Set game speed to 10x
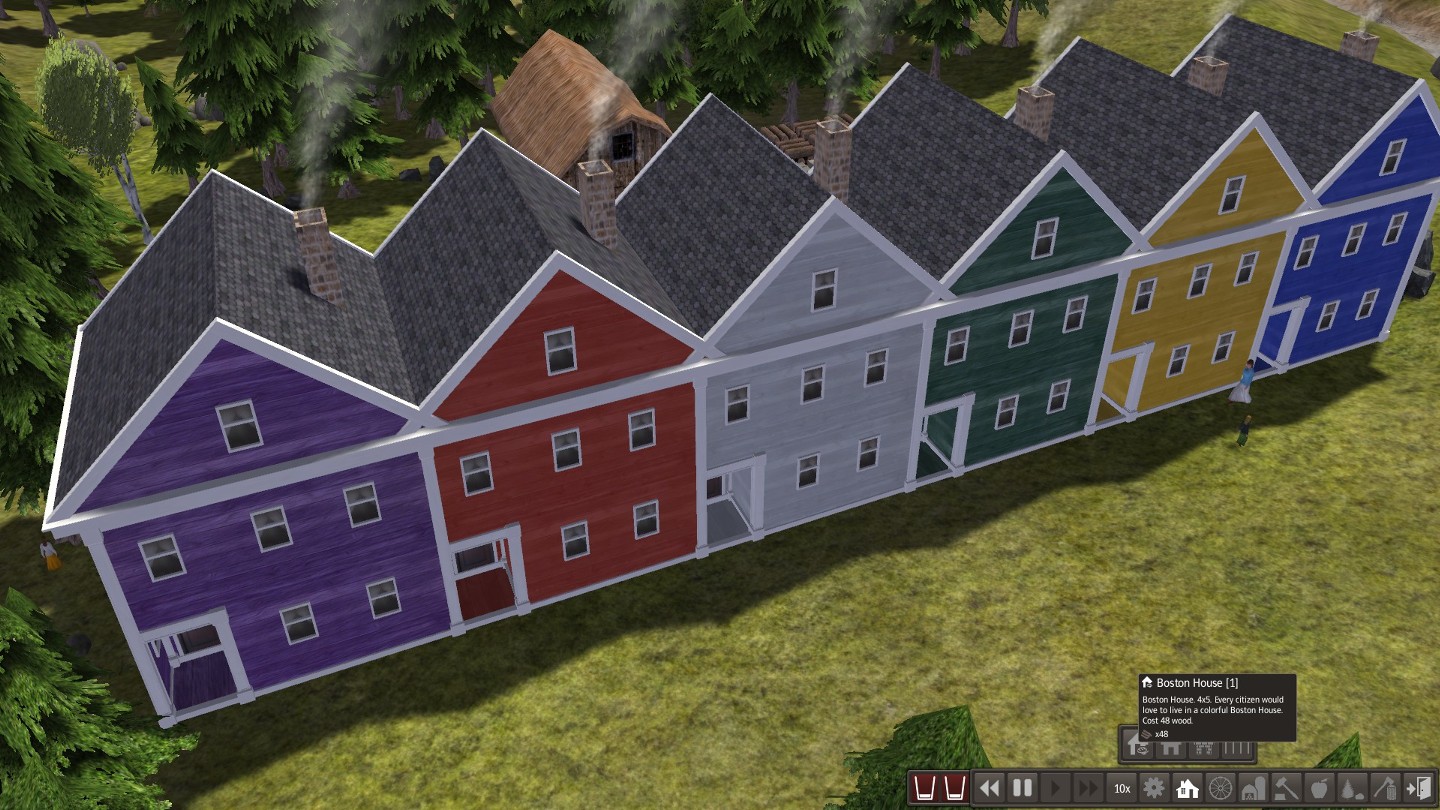 pyautogui.click(x=1122, y=788)
